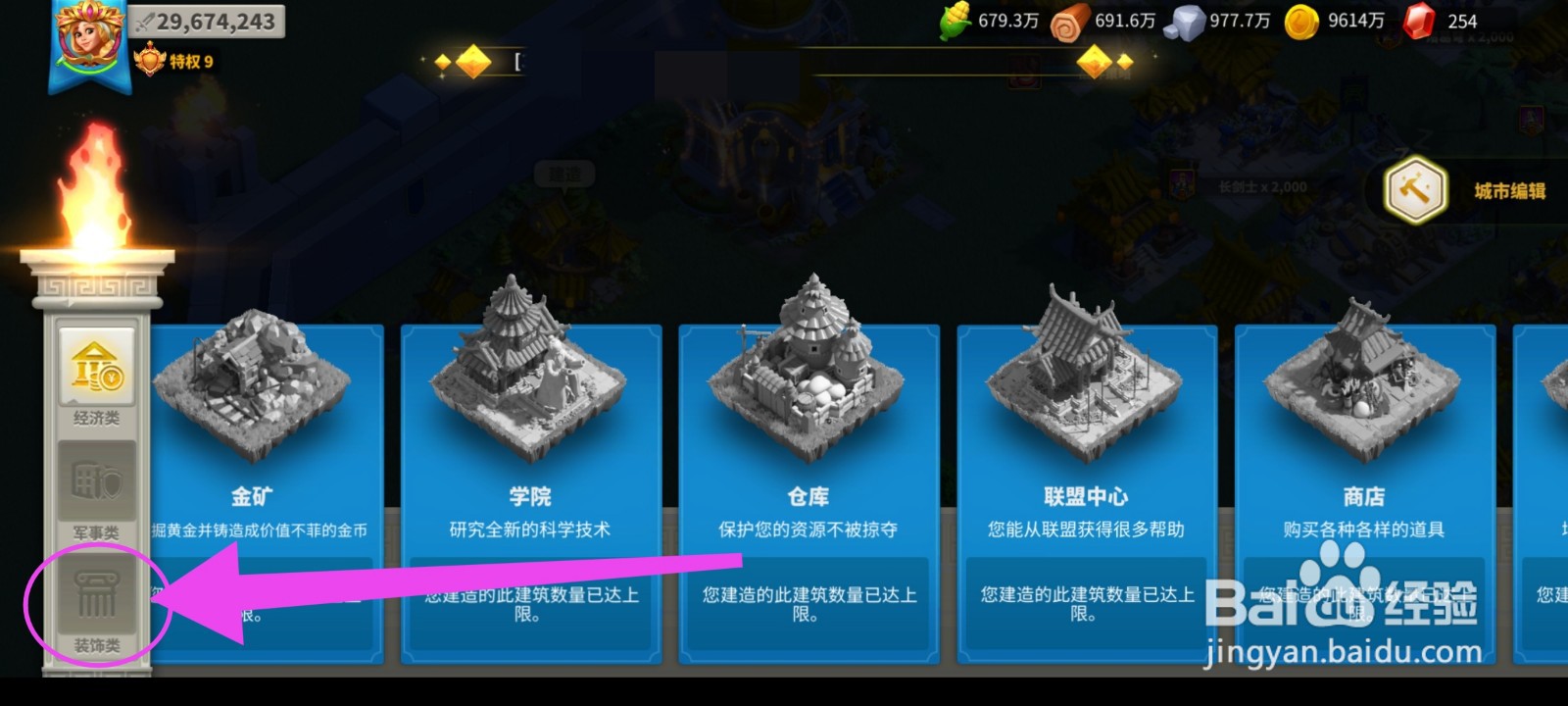Click the corn resource icon
Screen dimensions: 1568x706
point(954,18)
